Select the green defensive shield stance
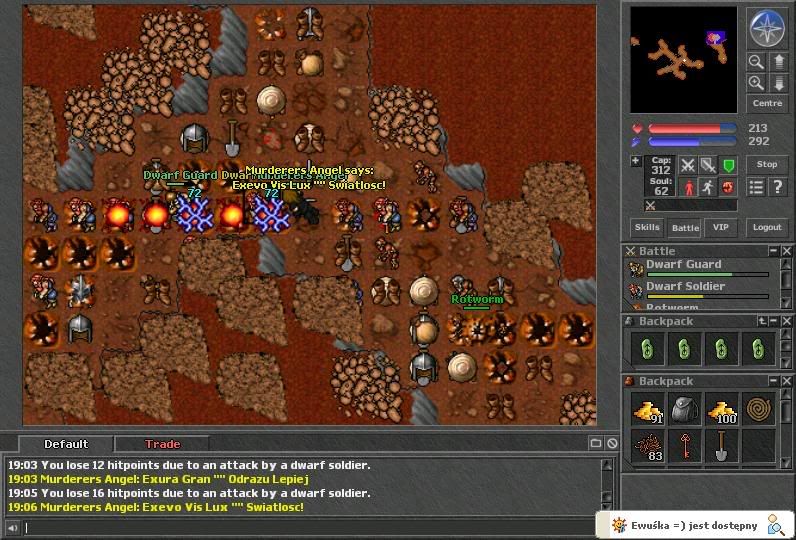Screen dimensions: 796x540 pyautogui.click(x=729, y=165)
